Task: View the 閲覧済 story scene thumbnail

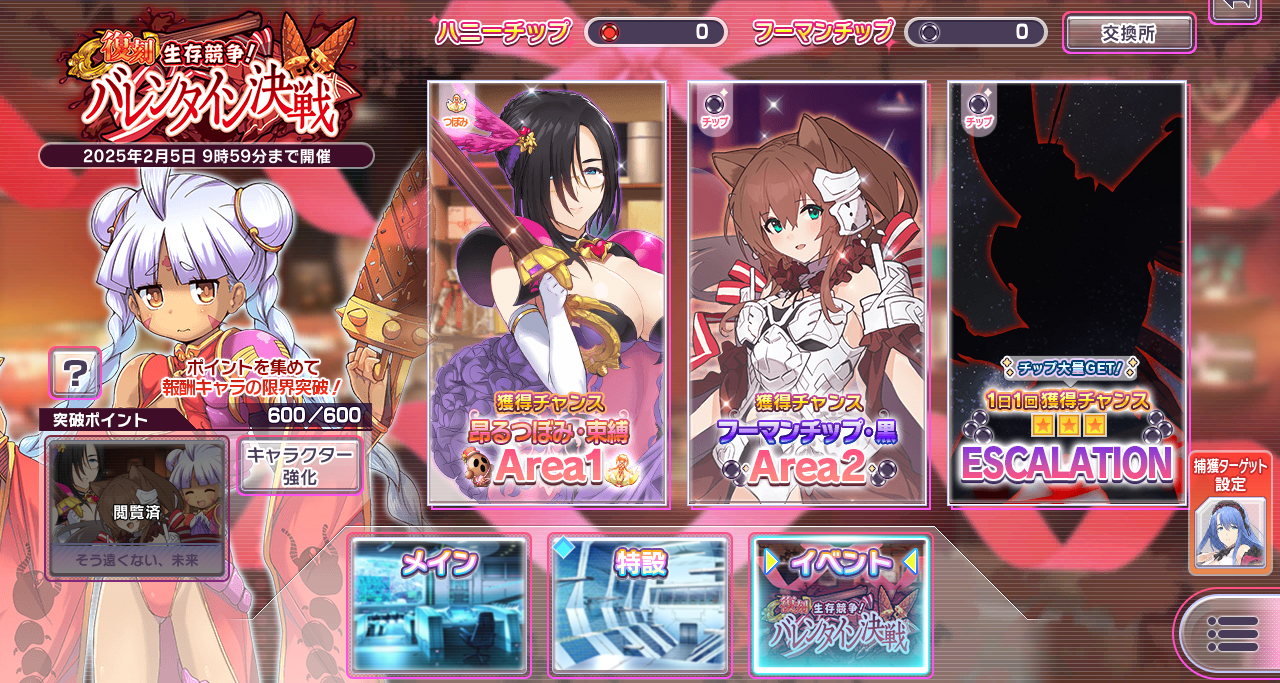Action: [137, 508]
